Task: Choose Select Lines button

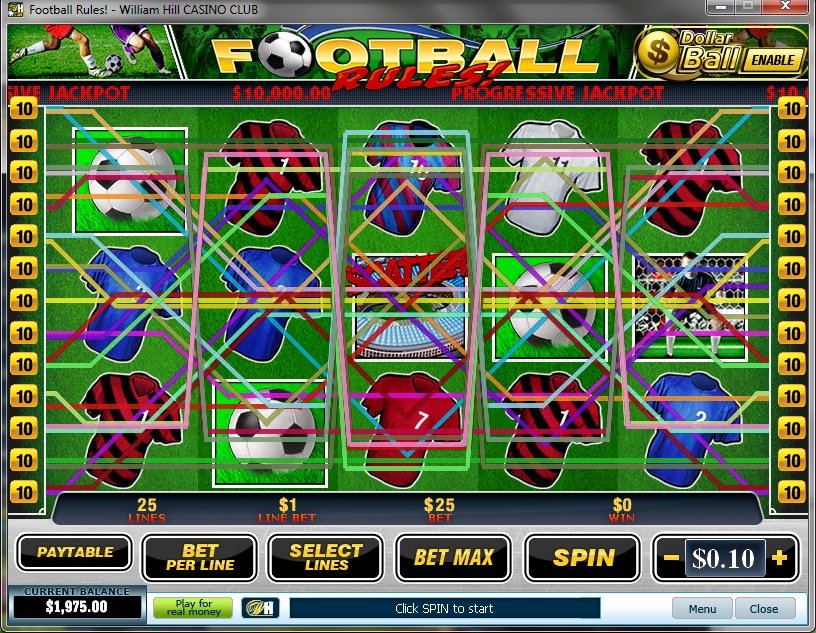Action: pos(325,558)
